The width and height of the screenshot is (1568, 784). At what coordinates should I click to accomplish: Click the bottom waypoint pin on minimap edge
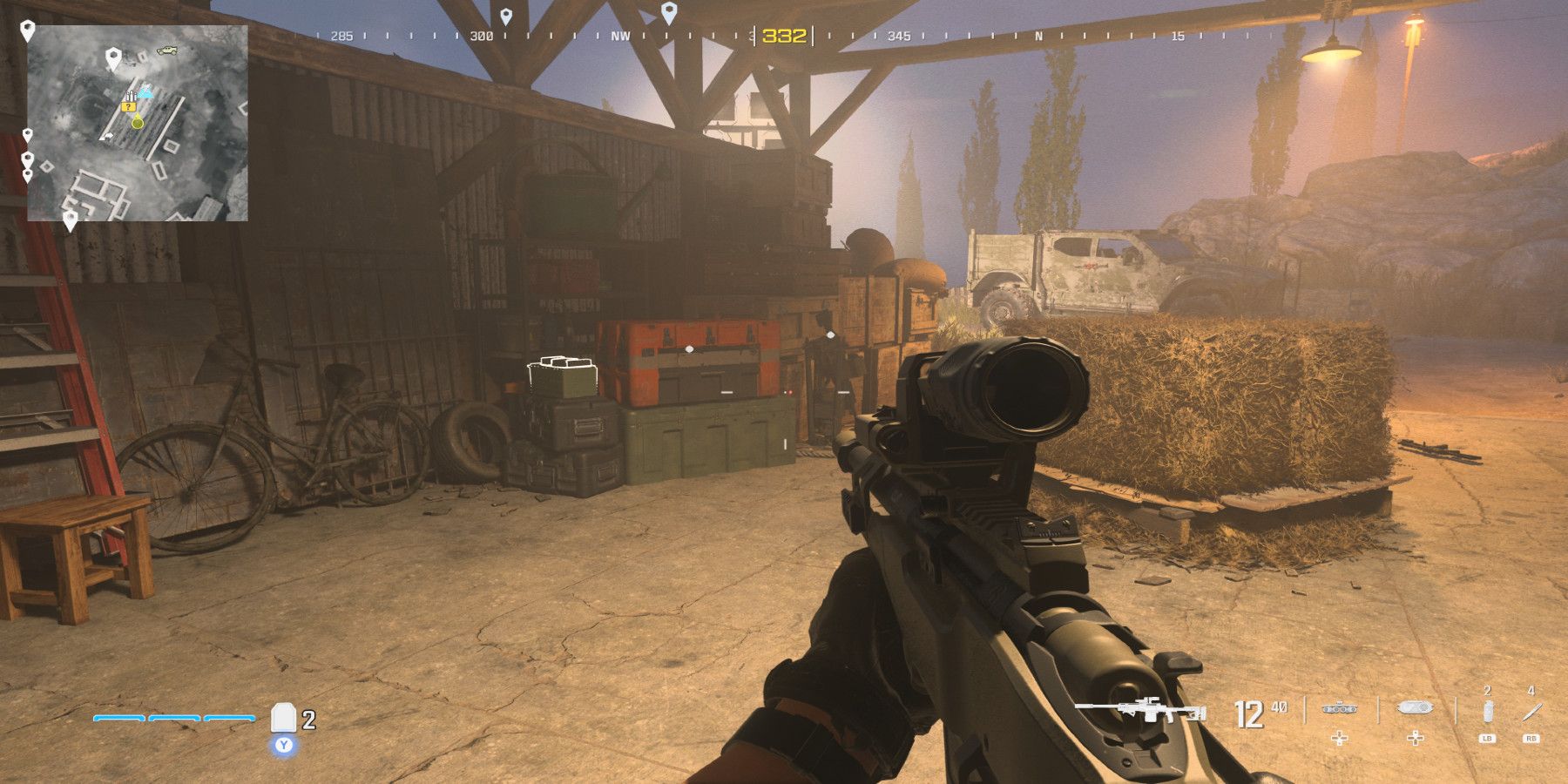71,218
